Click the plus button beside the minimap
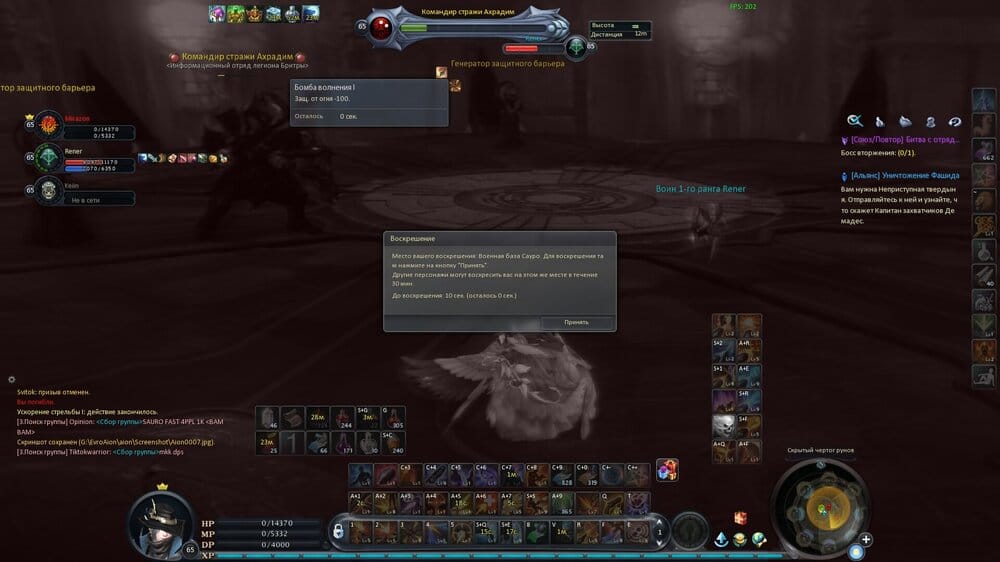 866,540
